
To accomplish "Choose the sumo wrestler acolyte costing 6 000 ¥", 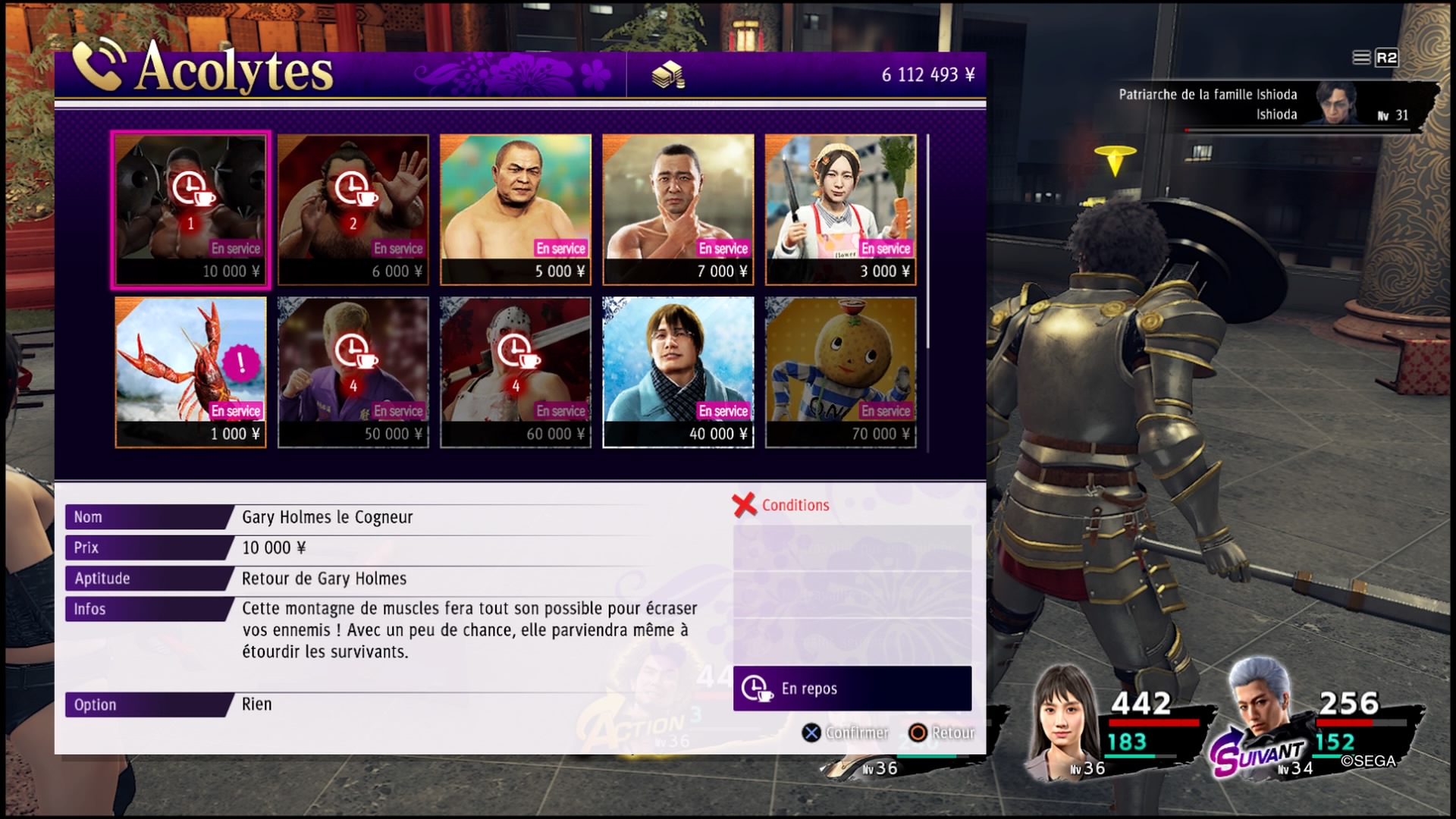I will (x=353, y=210).
